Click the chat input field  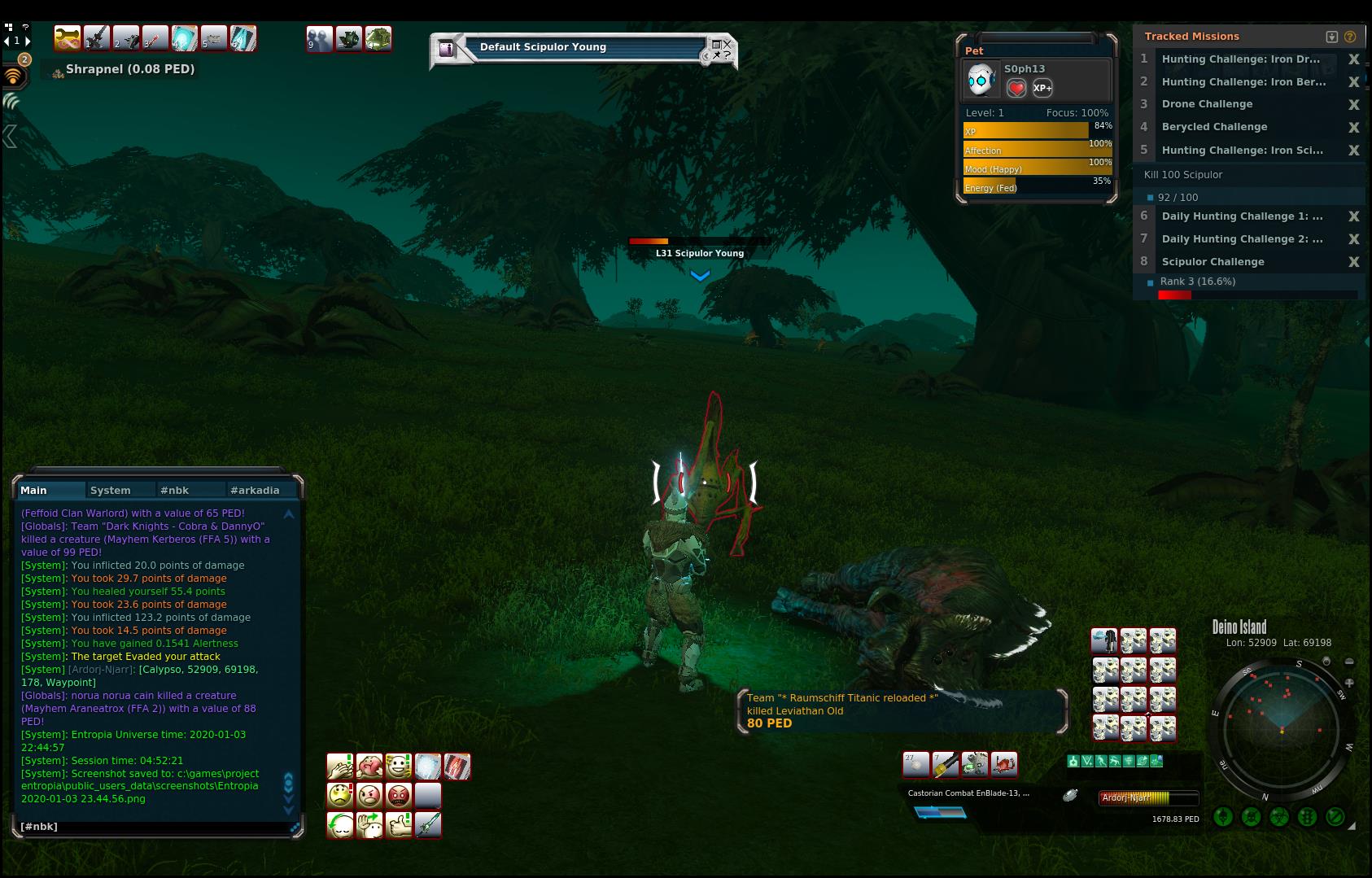155,827
